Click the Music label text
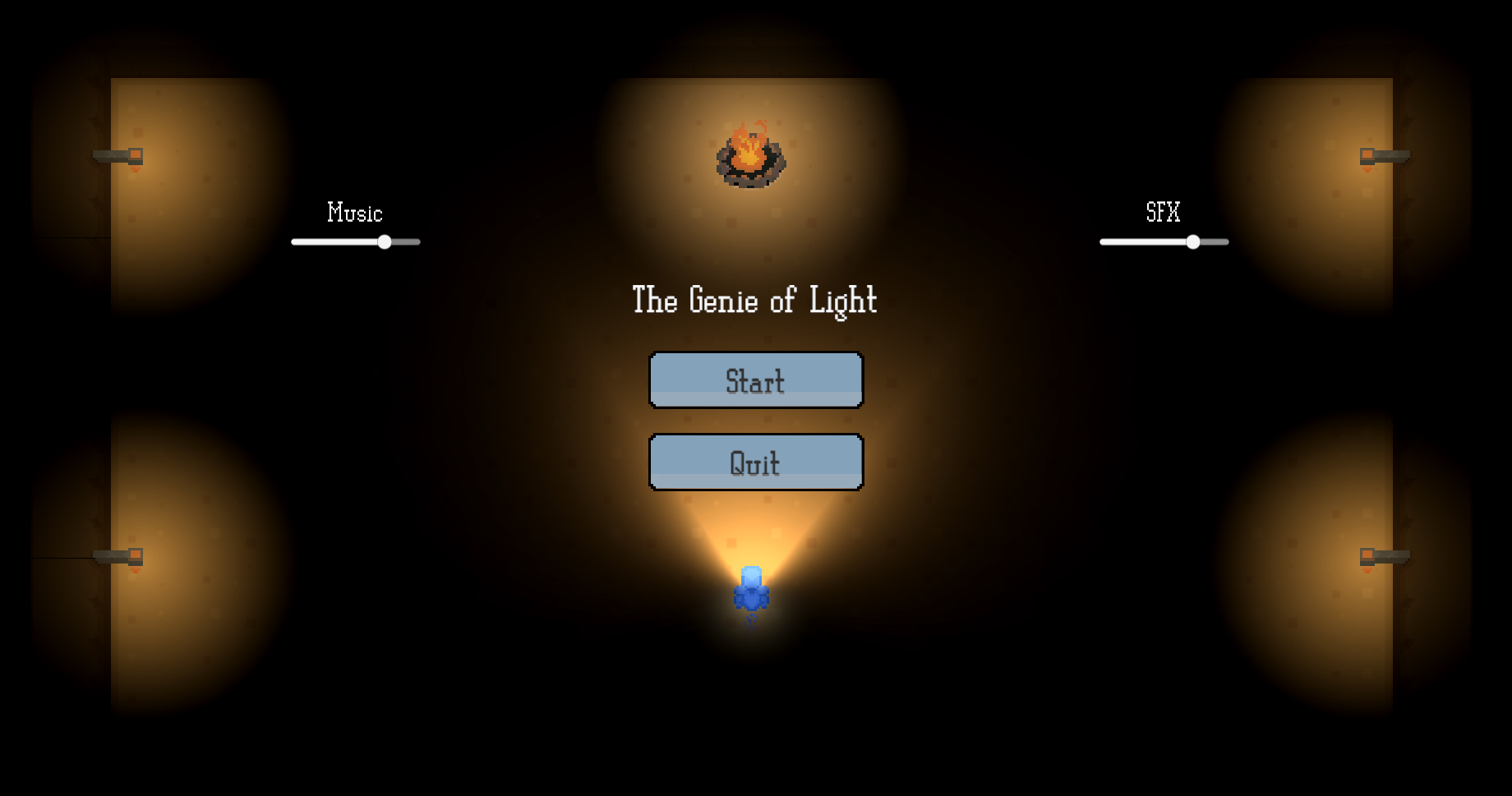This screenshot has height=796, width=1512. tap(355, 213)
